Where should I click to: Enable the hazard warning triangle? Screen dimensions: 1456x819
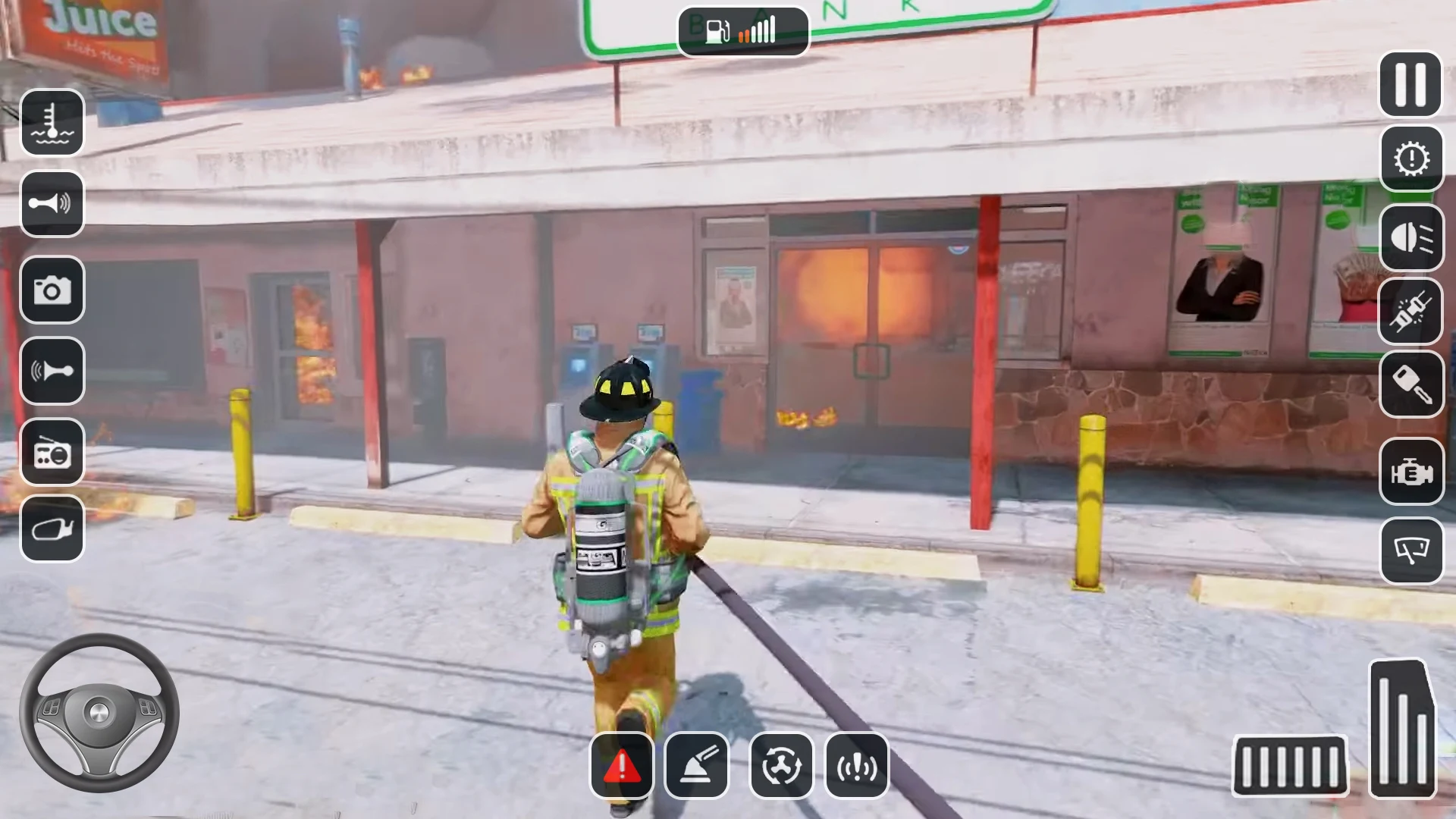[x=622, y=766]
